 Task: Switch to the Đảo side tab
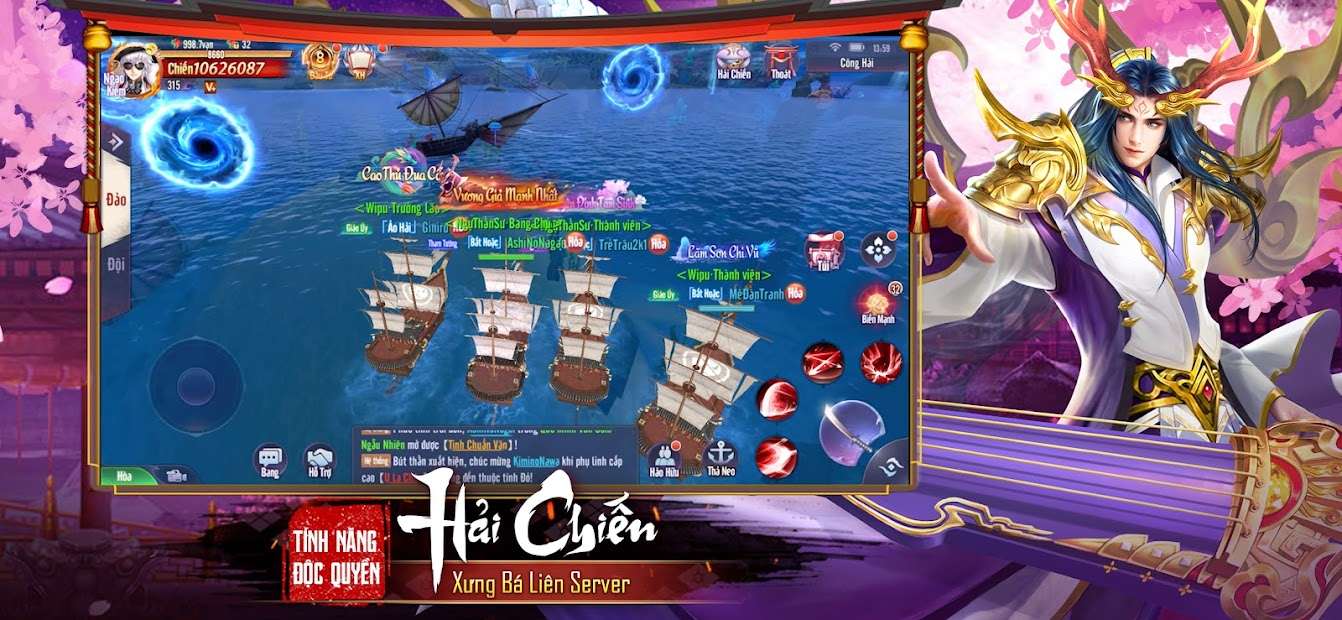116,200
